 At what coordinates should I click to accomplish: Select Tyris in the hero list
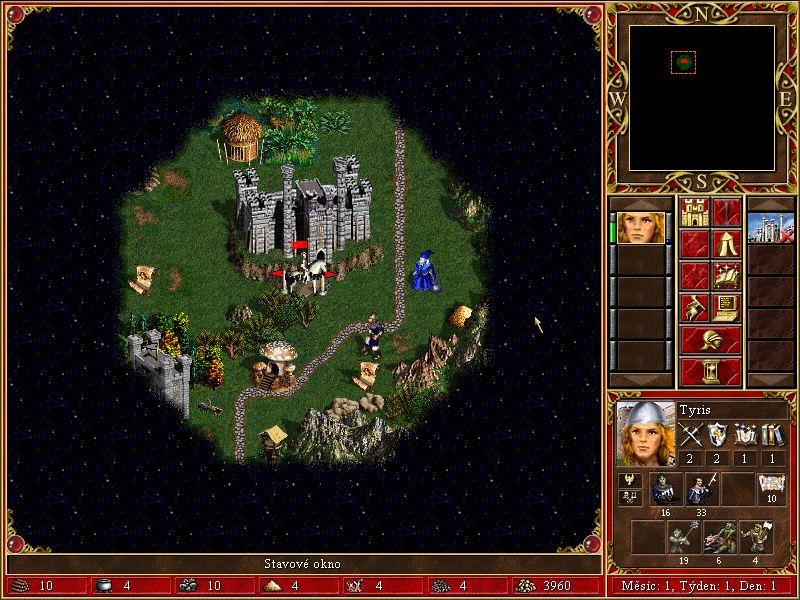coord(639,228)
